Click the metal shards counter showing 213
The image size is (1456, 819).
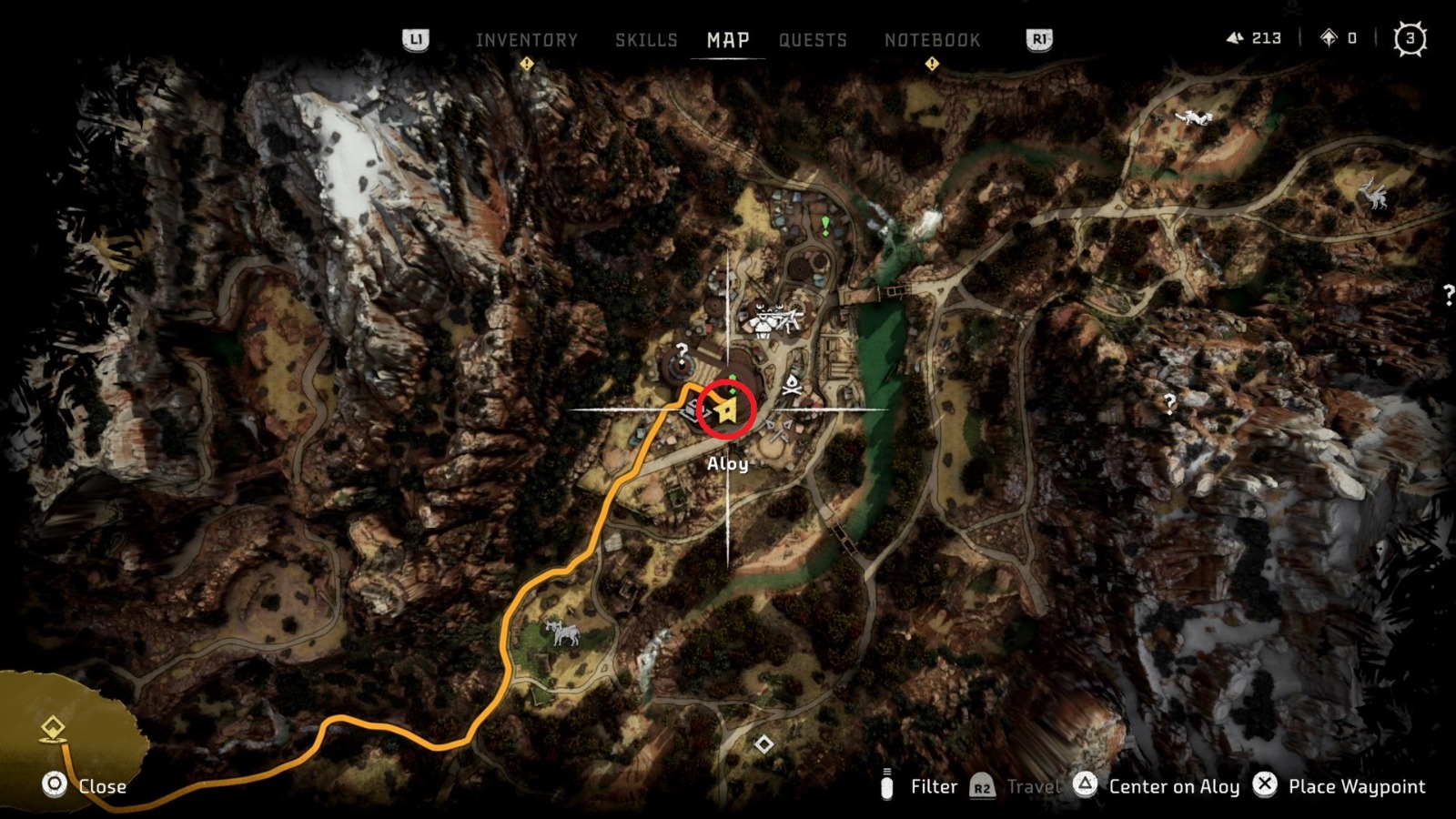[1254, 38]
